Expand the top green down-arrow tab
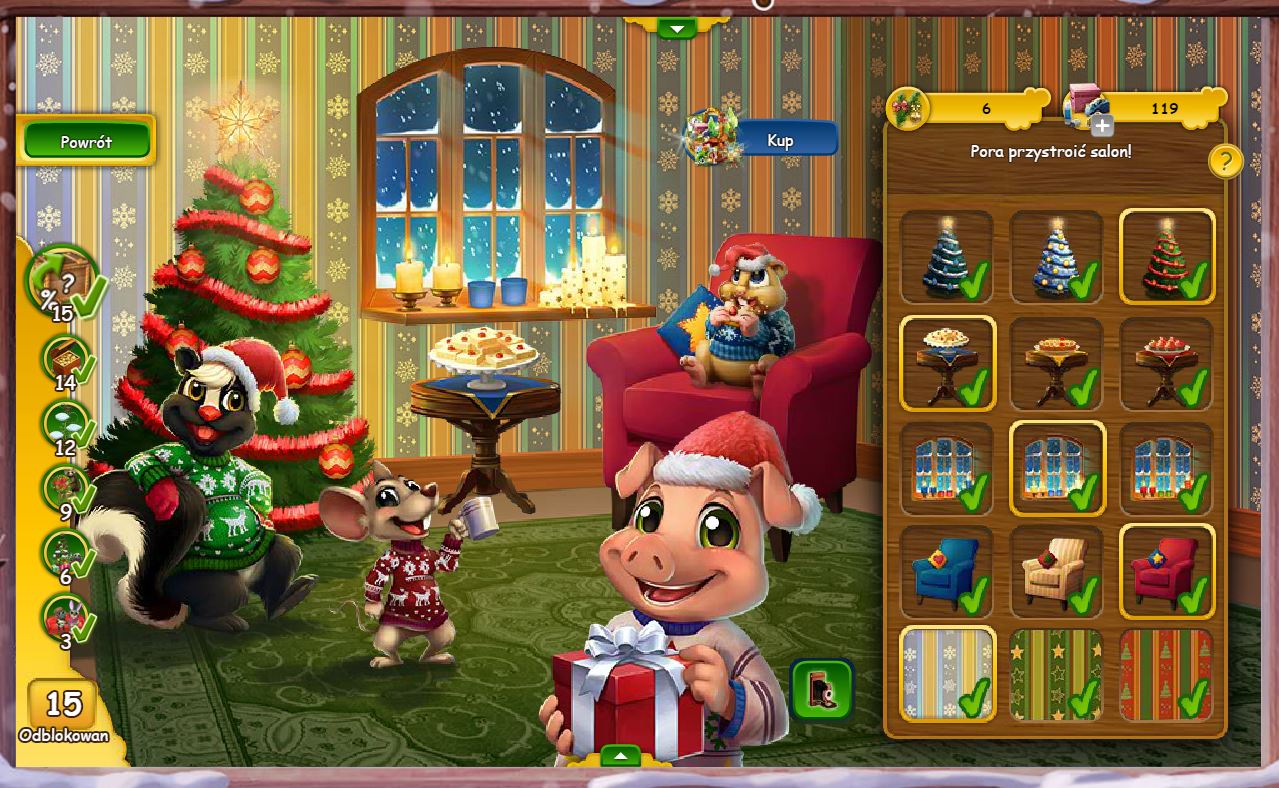Screen dimensions: 1279x788 coord(677,28)
